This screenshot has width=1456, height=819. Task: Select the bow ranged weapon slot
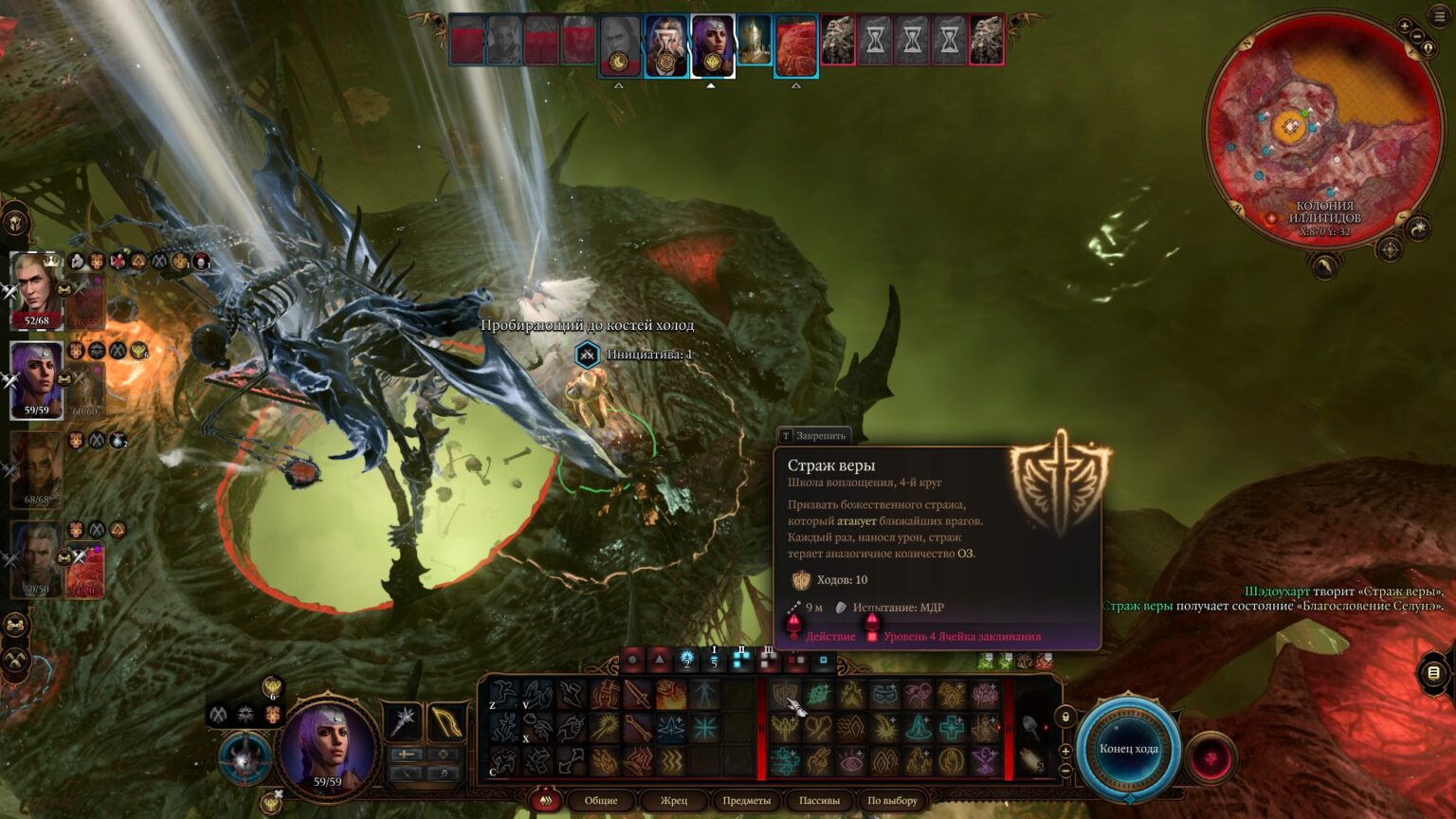coord(446,721)
